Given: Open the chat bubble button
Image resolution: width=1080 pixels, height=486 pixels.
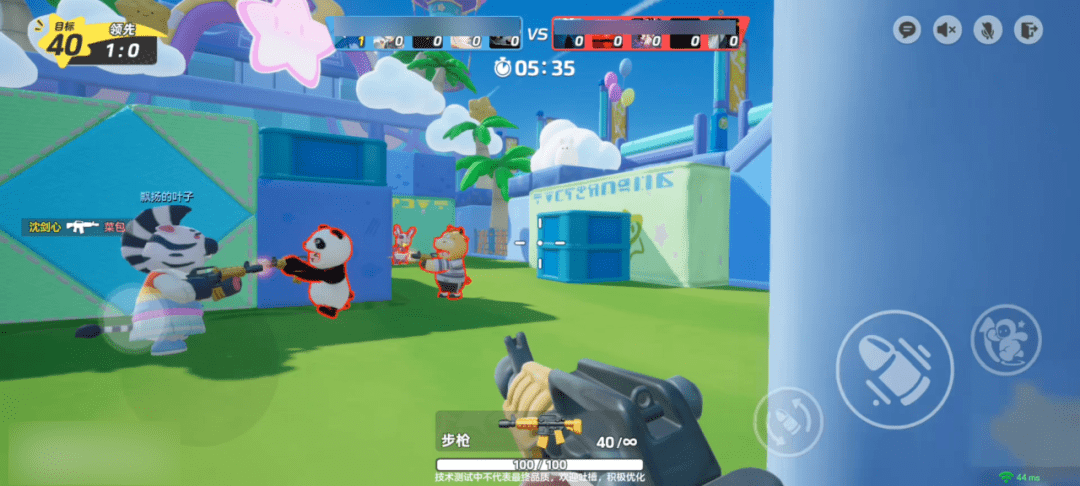Looking at the screenshot, I should tap(907, 30).
